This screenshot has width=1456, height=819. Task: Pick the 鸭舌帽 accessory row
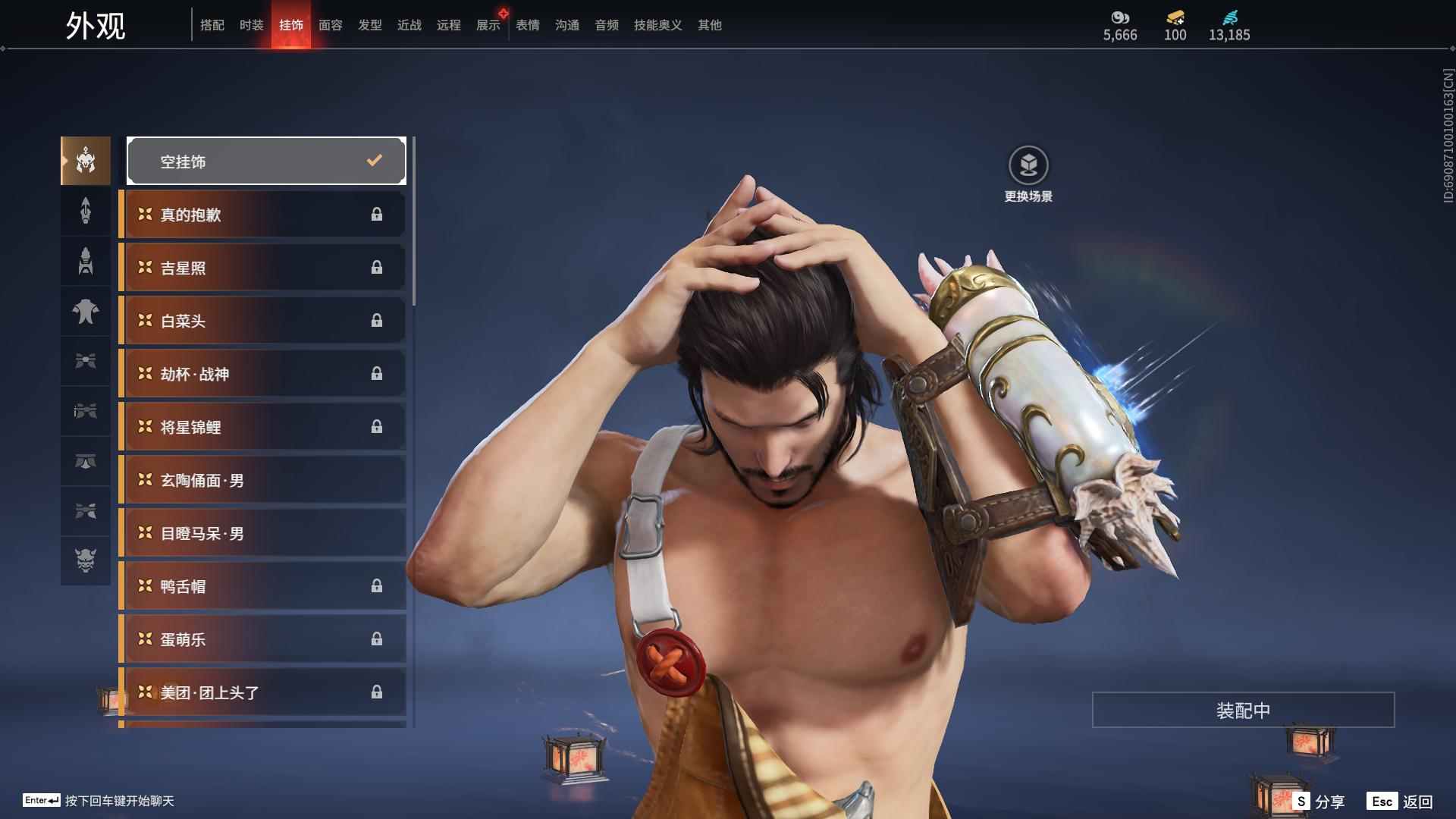[x=262, y=586]
